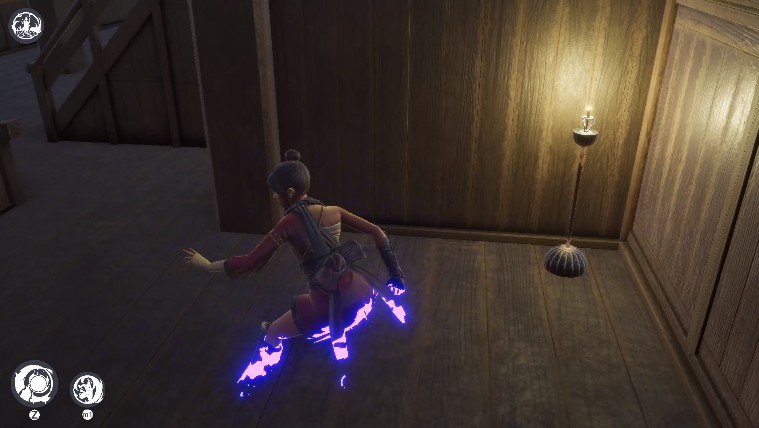This screenshot has width=759, height=428.
Task: Activate the large swirling ring ability
Action: point(34,383)
